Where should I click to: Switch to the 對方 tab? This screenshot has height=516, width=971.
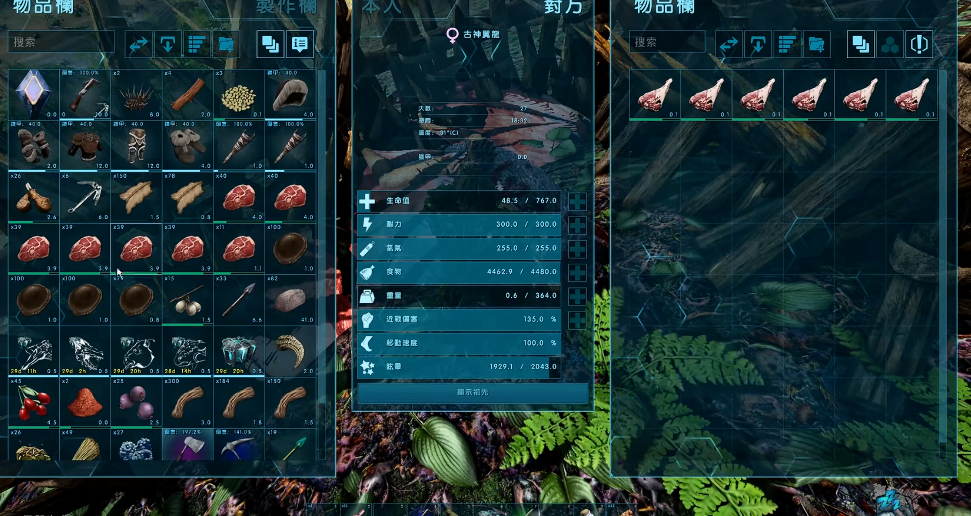557,7
